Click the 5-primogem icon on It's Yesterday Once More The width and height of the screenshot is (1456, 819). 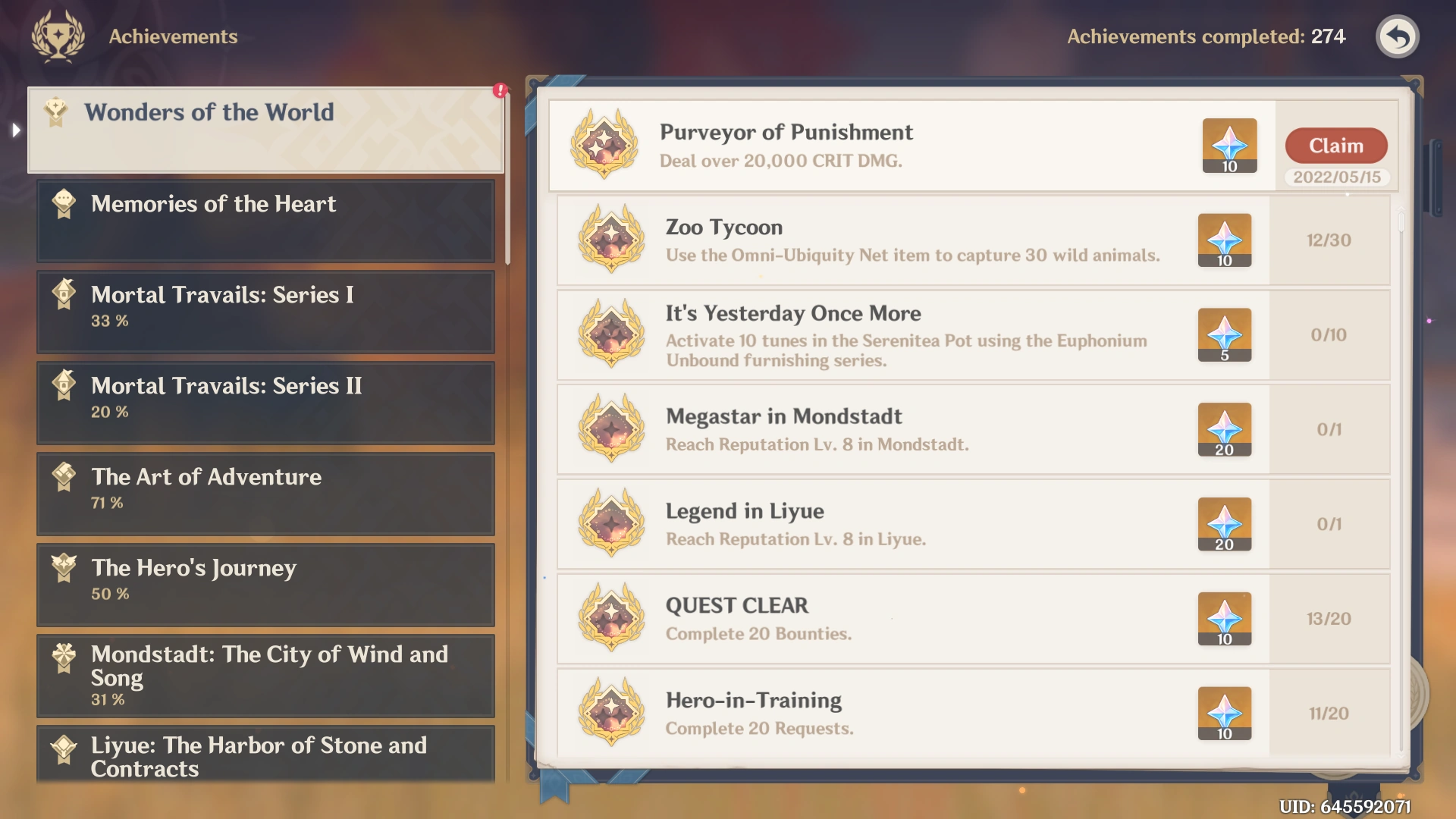(x=1224, y=335)
